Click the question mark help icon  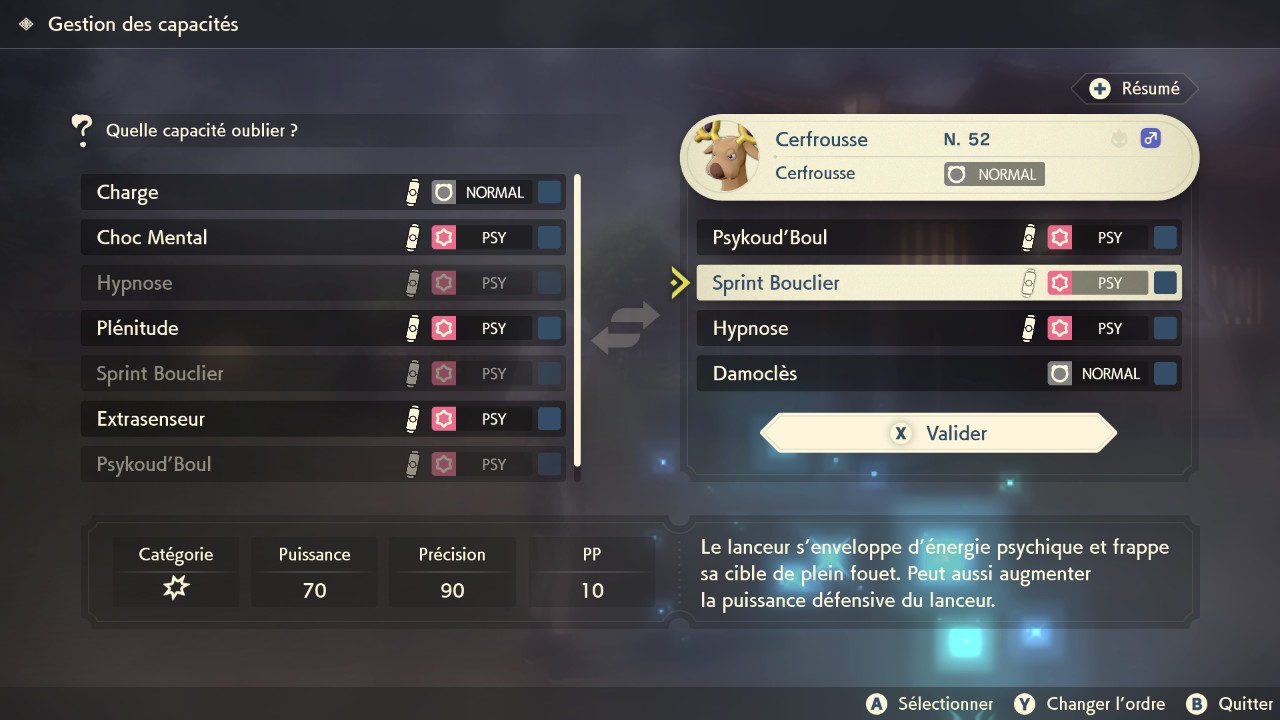coord(81,131)
